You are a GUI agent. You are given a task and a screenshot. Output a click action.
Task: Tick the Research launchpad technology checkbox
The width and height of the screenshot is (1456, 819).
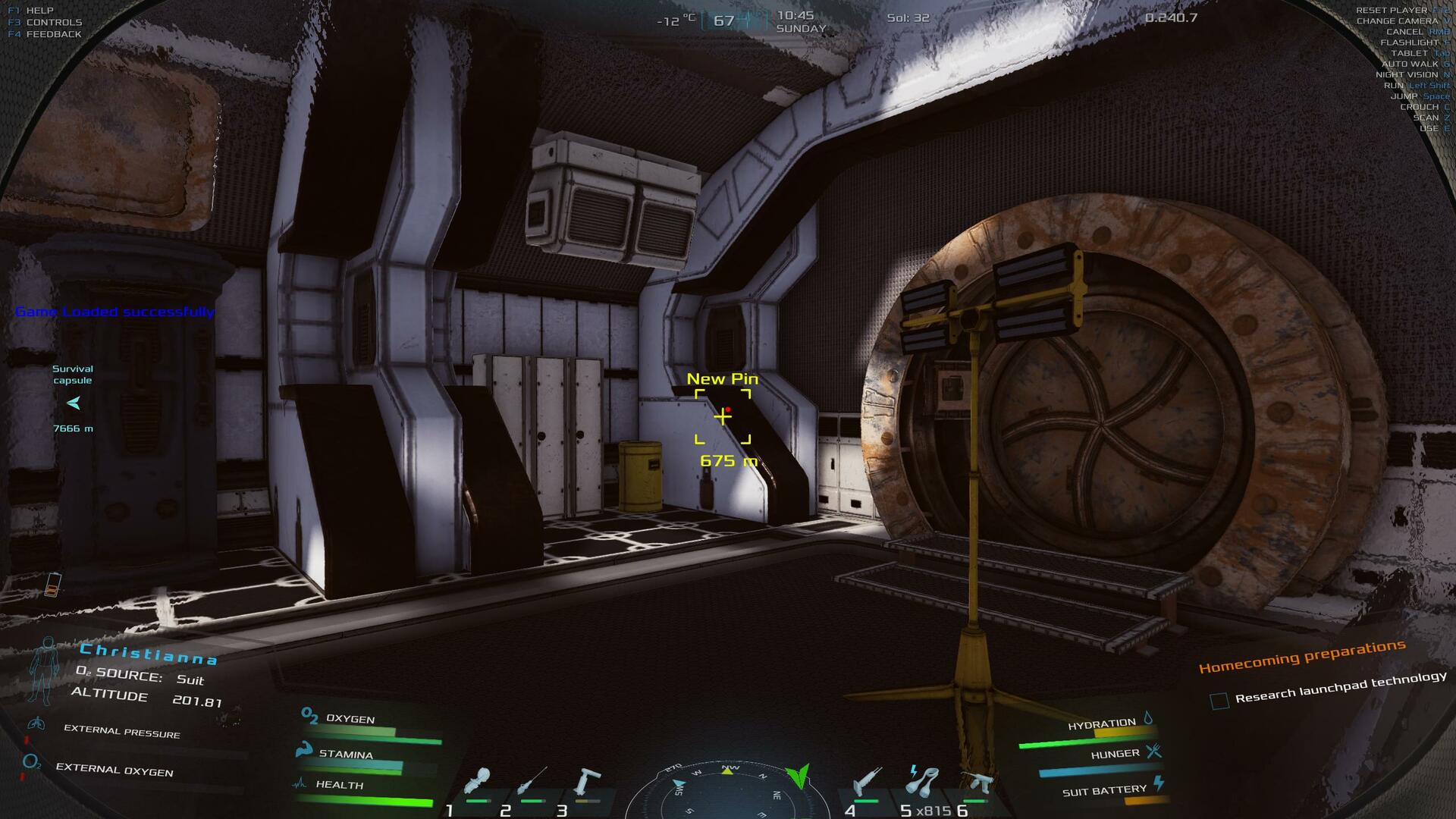[x=1219, y=701]
